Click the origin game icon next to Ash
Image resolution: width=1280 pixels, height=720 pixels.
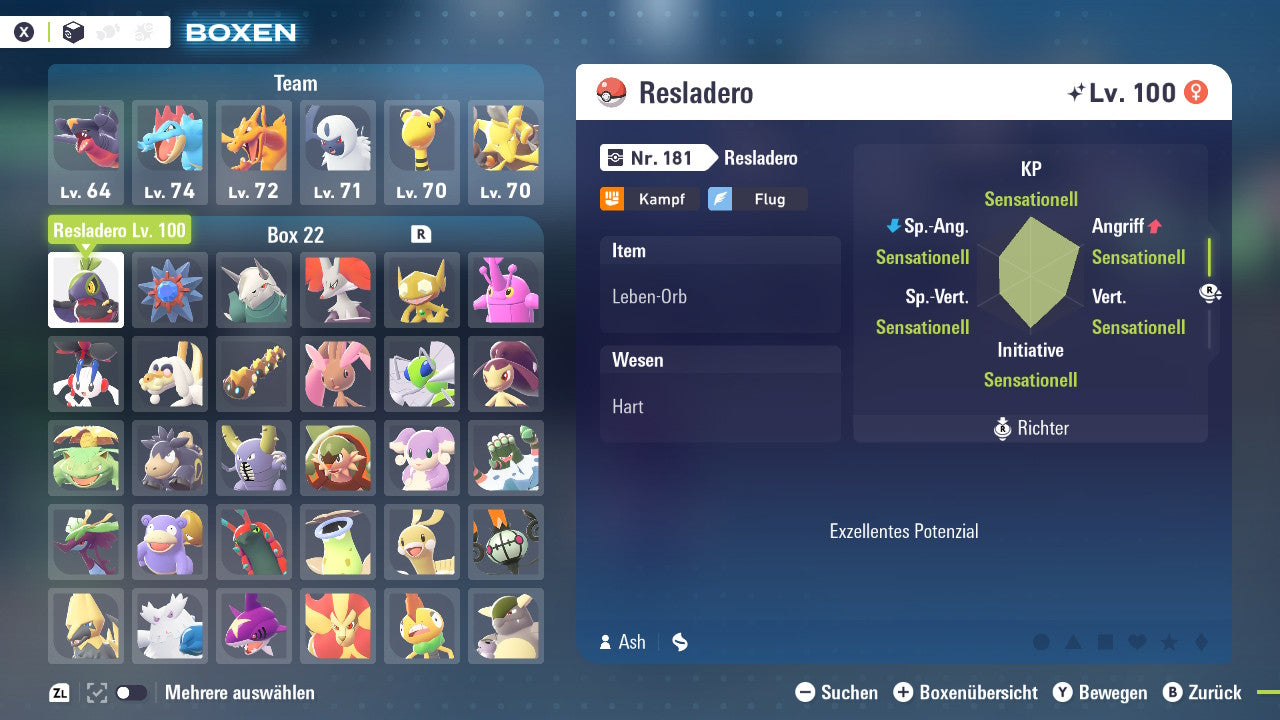pos(679,642)
